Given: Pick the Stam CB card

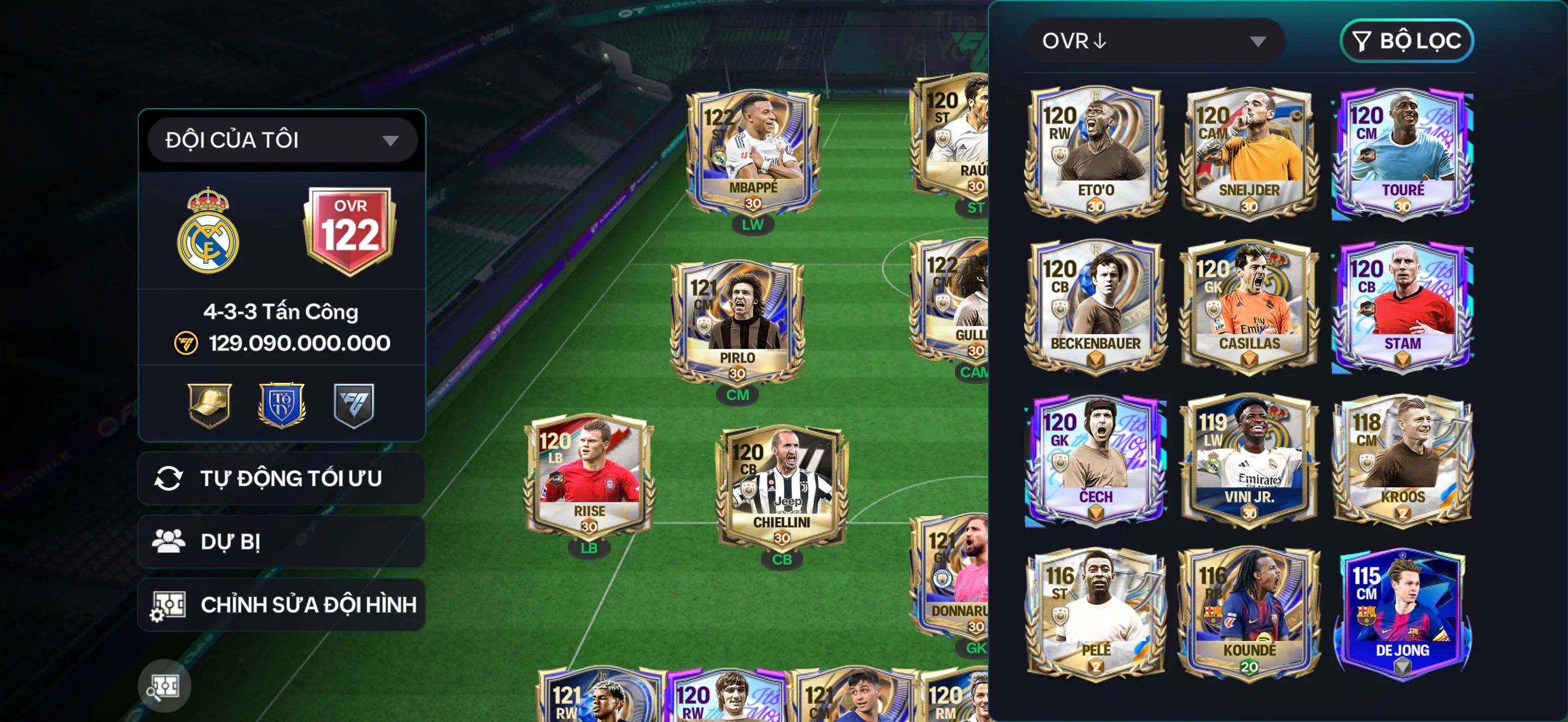Looking at the screenshot, I should click(1402, 306).
